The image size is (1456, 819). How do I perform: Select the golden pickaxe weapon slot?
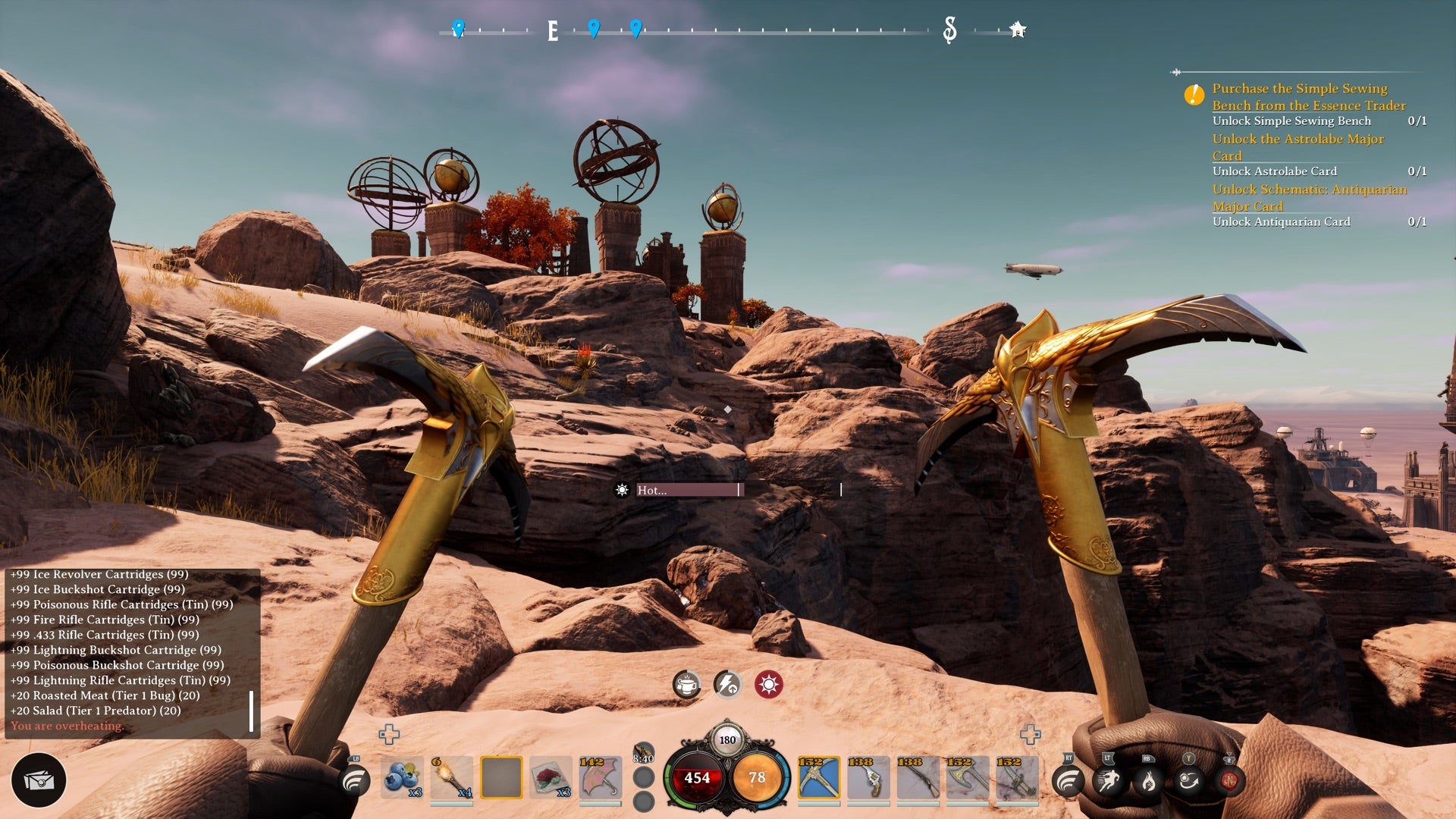pyautogui.click(x=818, y=777)
